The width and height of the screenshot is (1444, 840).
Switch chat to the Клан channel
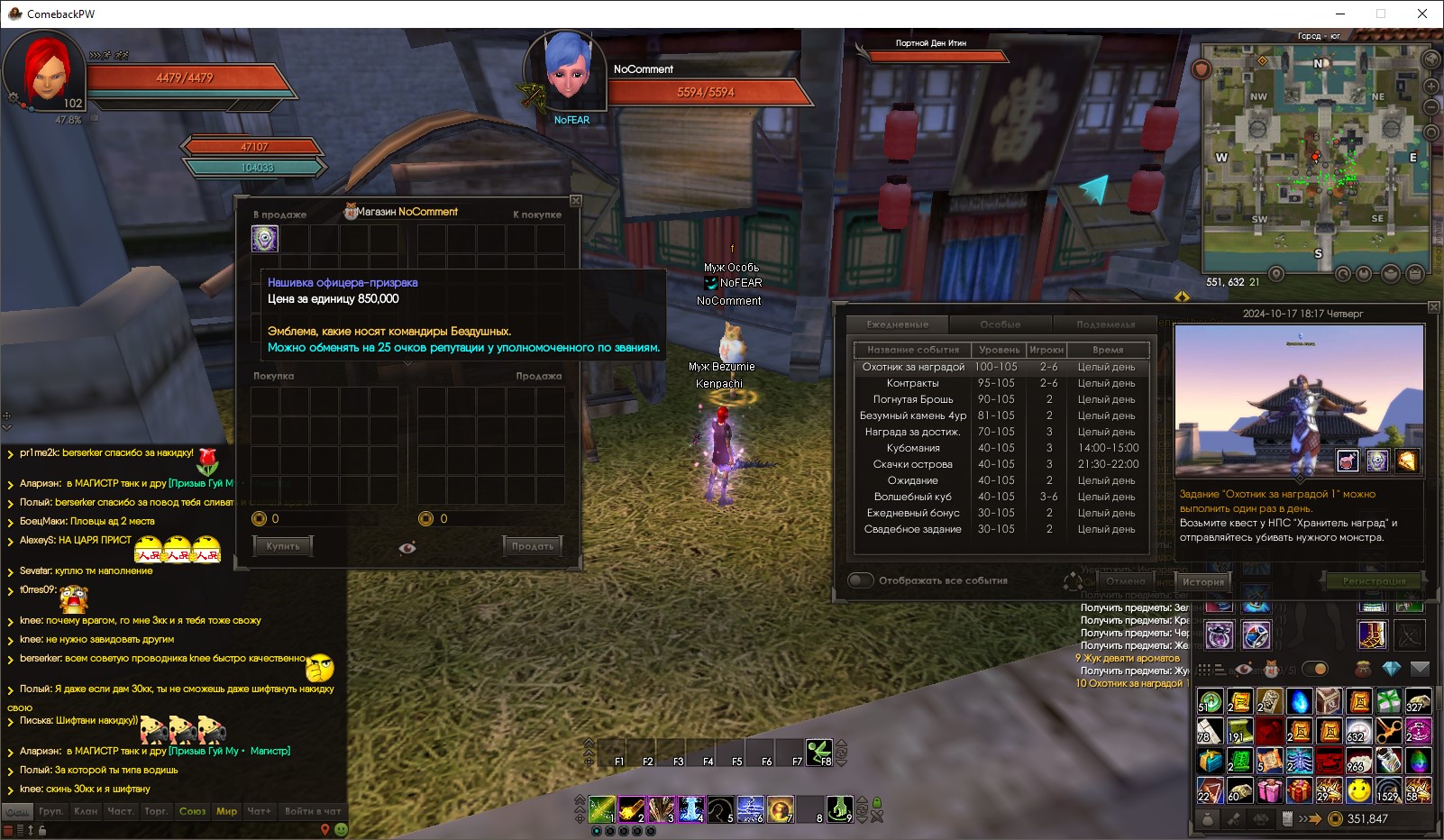pos(86,811)
